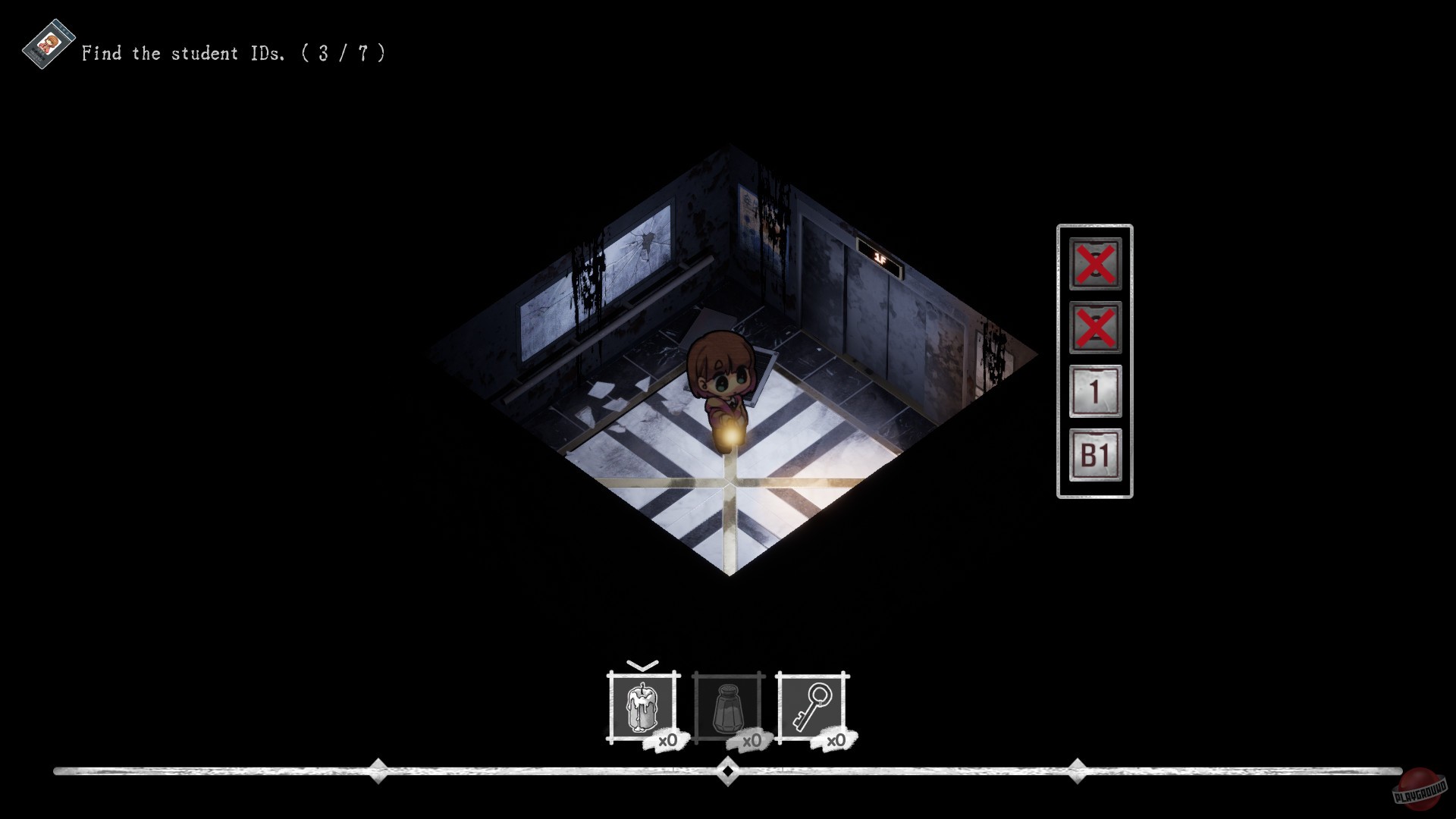Click the student ID objective icon

pyautogui.click(x=47, y=47)
